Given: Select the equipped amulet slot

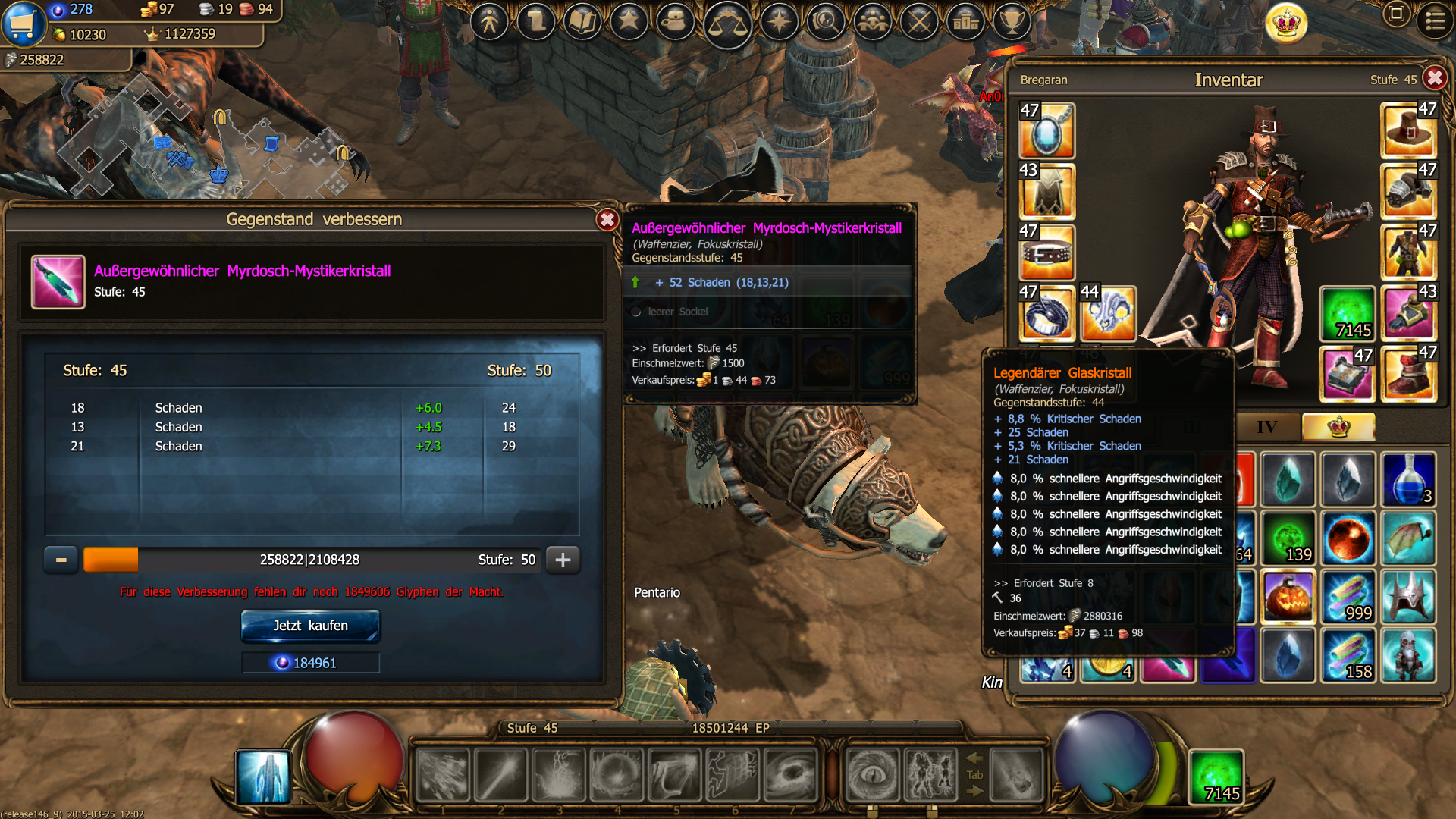Looking at the screenshot, I should pos(1046,131).
